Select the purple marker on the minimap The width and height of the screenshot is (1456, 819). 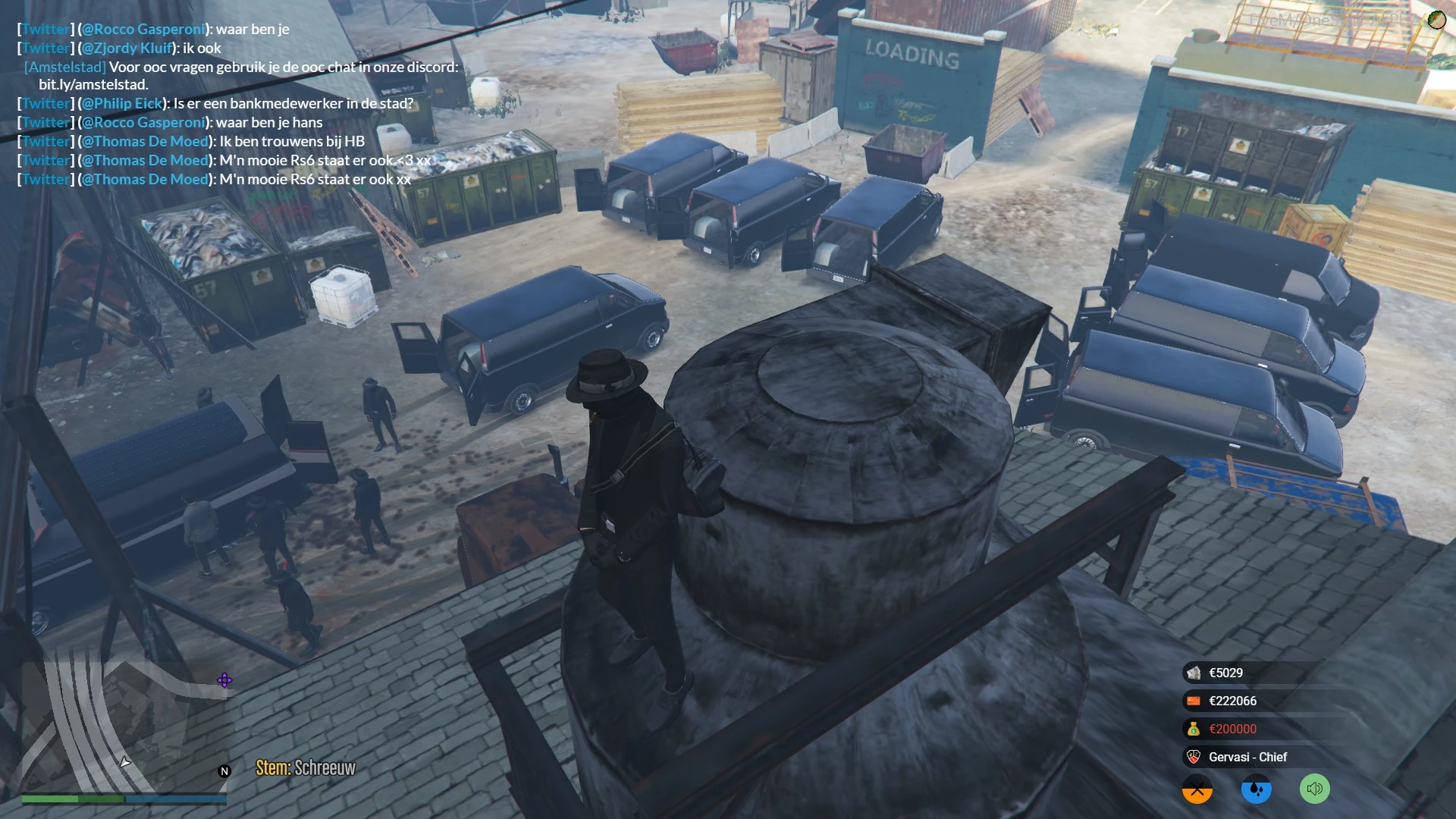click(224, 680)
